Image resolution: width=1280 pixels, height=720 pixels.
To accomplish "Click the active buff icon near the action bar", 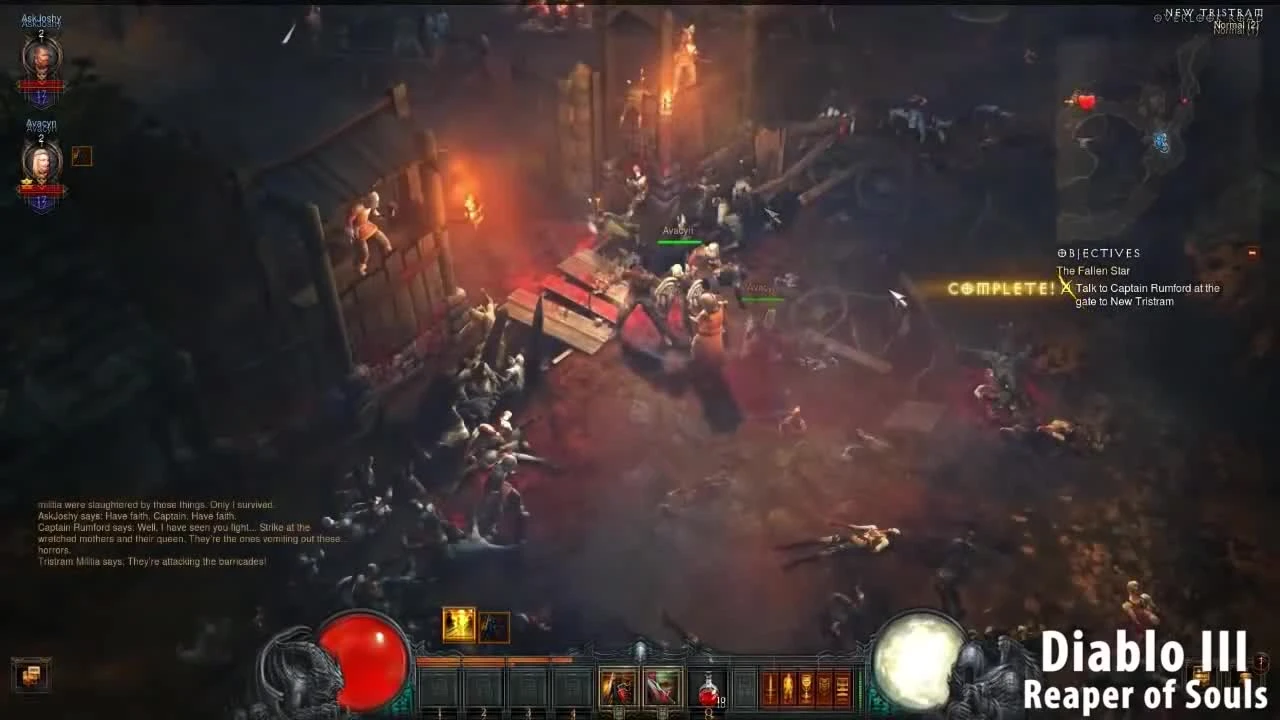I will pyautogui.click(x=460, y=623).
